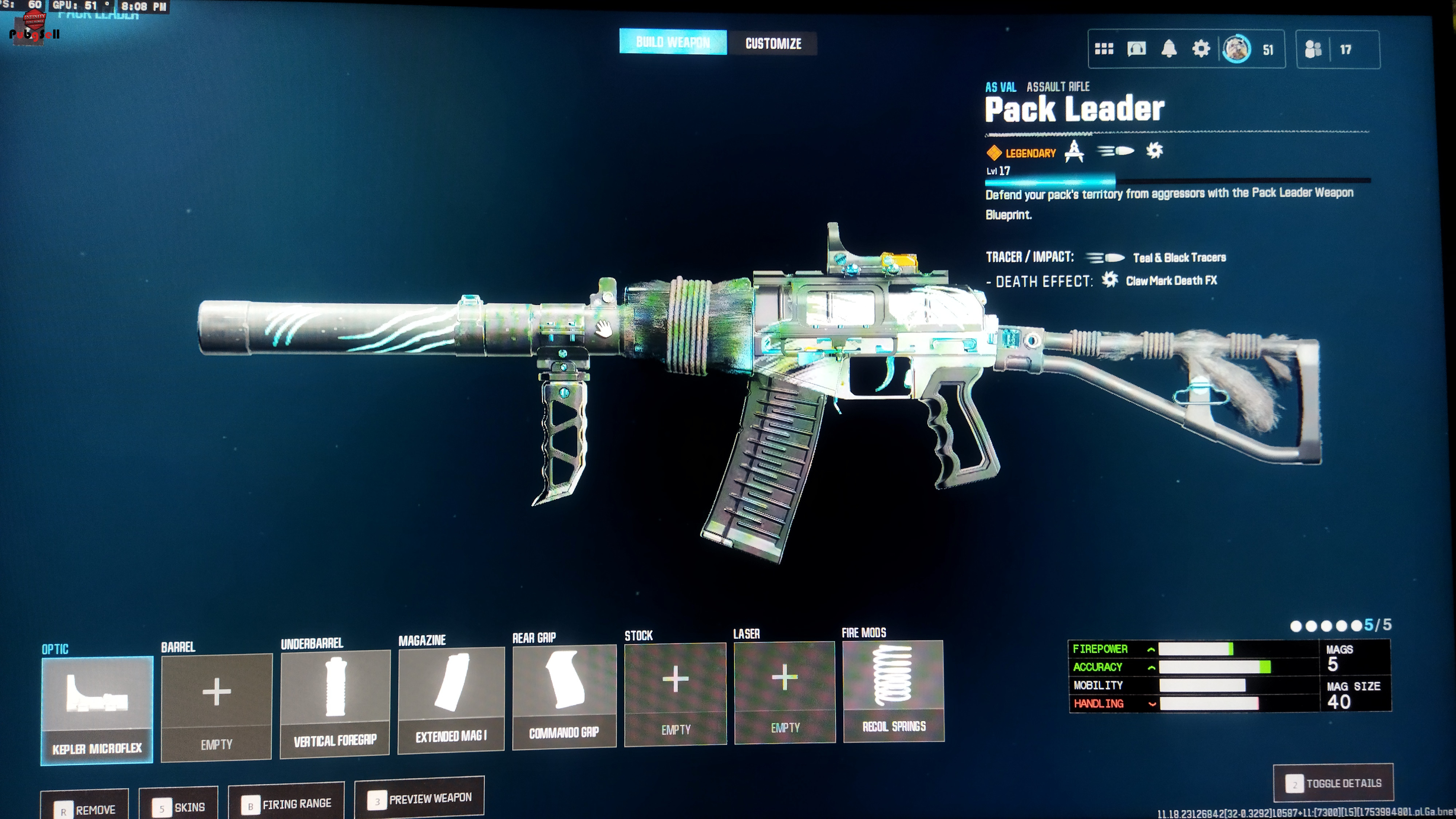The image size is (1456, 819).
Task: Open the friends social panel
Action: pyautogui.click(x=1313, y=50)
